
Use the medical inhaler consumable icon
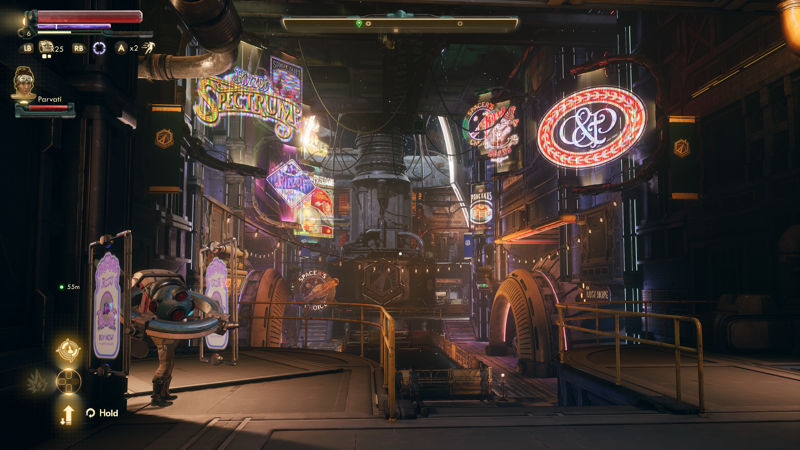coord(46,47)
